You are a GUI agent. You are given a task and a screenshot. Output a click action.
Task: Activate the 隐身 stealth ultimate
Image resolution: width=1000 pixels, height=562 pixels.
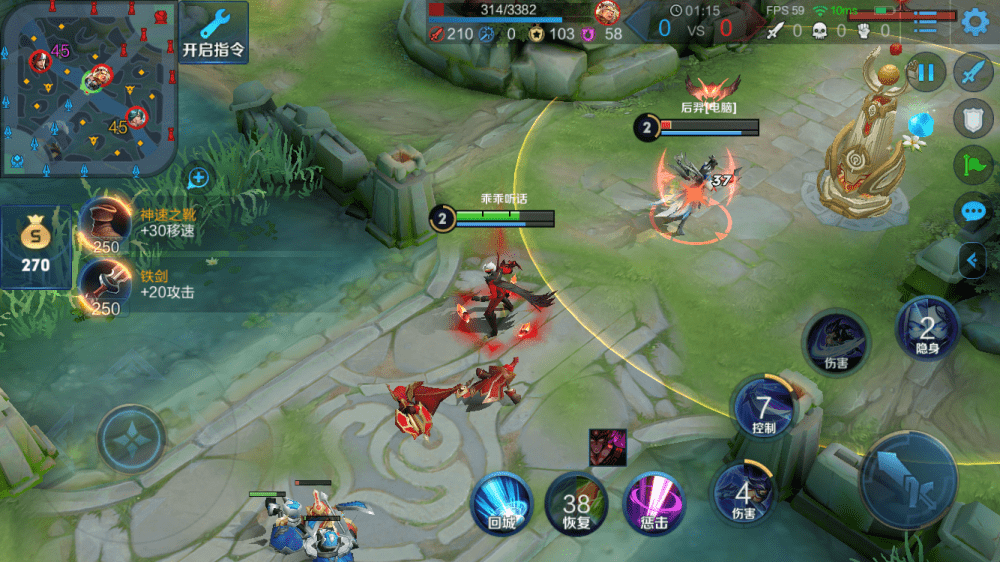pyautogui.click(x=927, y=330)
